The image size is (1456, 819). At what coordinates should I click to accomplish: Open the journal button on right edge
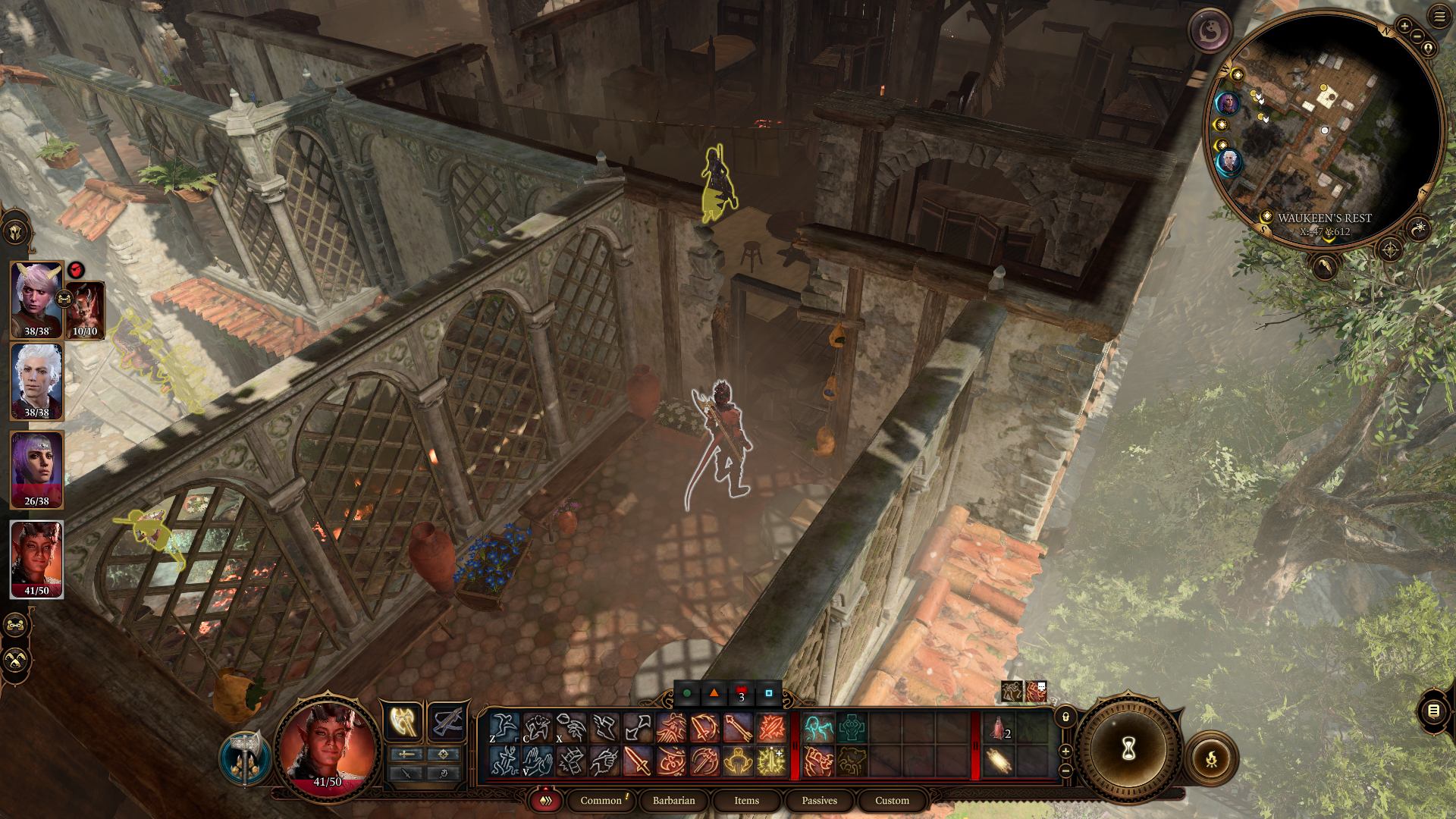tap(1433, 711)
